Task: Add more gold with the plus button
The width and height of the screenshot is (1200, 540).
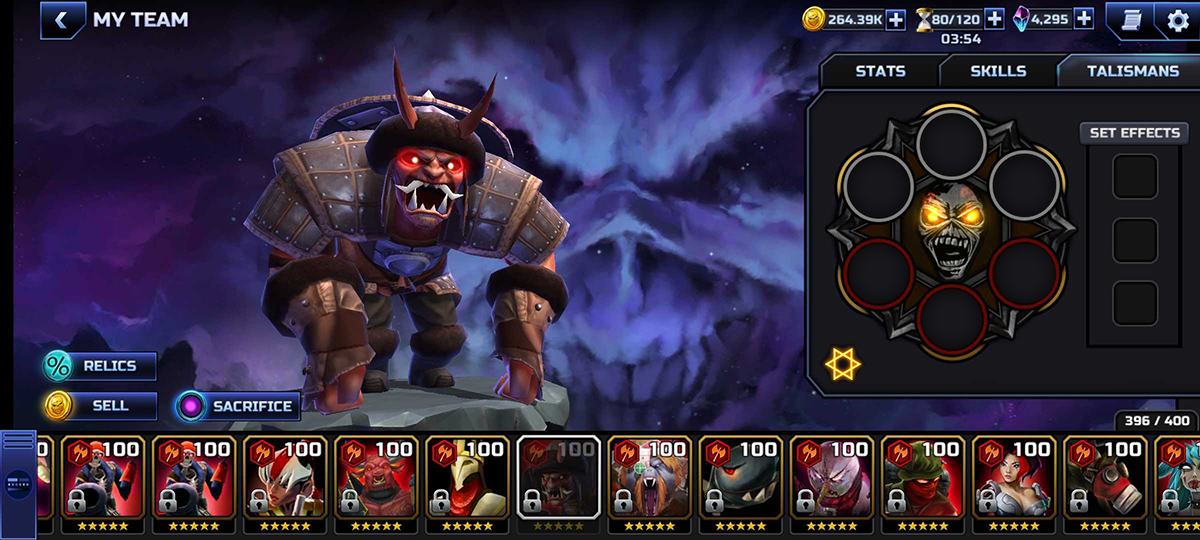Action: [895, 19]
